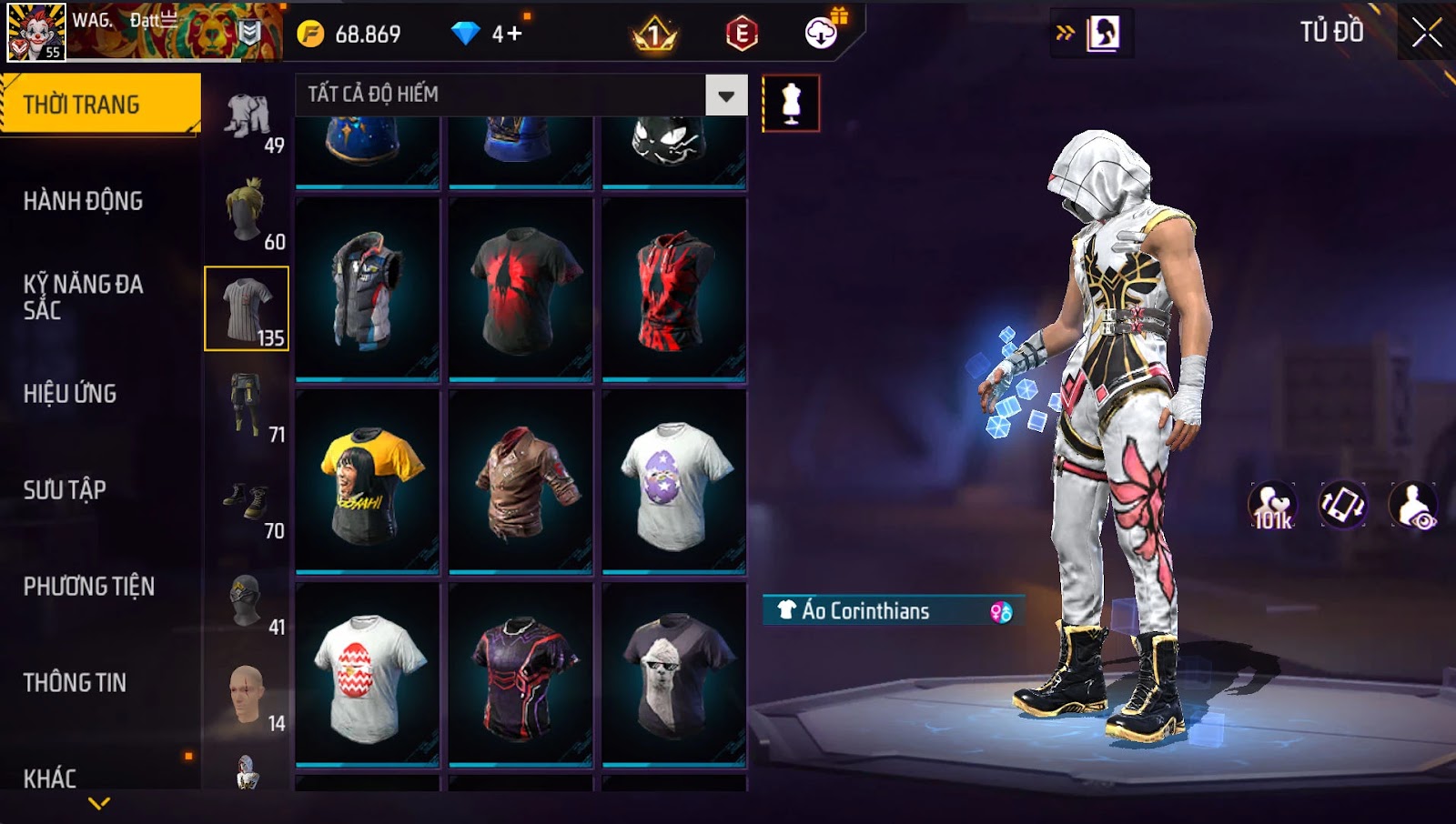Choose the outfit set category with 49 items
This screenshot has height=824, width=1456.
[248, 118]
